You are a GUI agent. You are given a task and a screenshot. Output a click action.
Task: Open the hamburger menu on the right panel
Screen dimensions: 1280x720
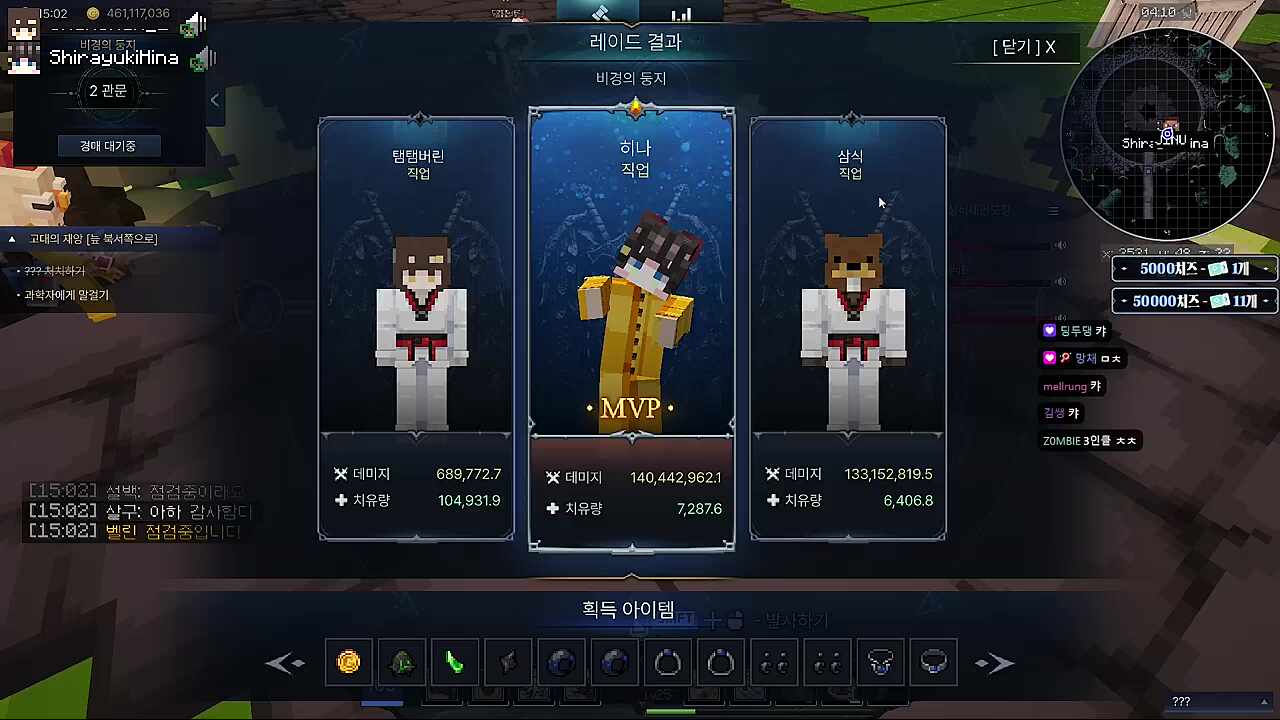point(1053,210)
